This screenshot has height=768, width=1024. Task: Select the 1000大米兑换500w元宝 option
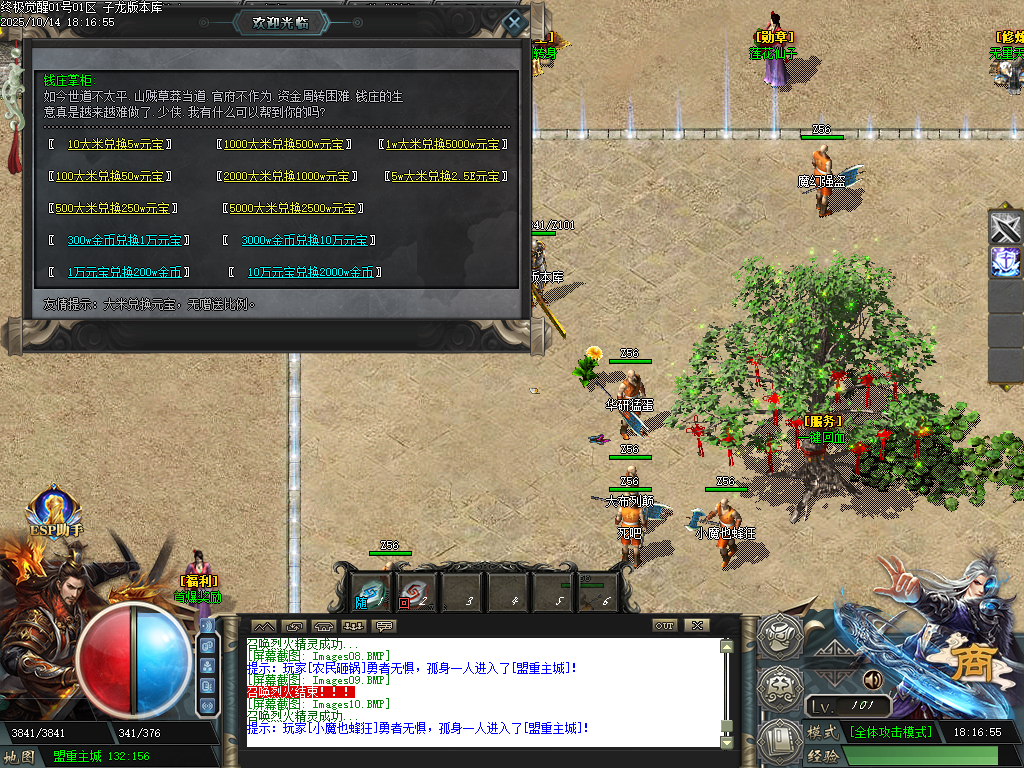pyautogui.click(x=283, y=144)
